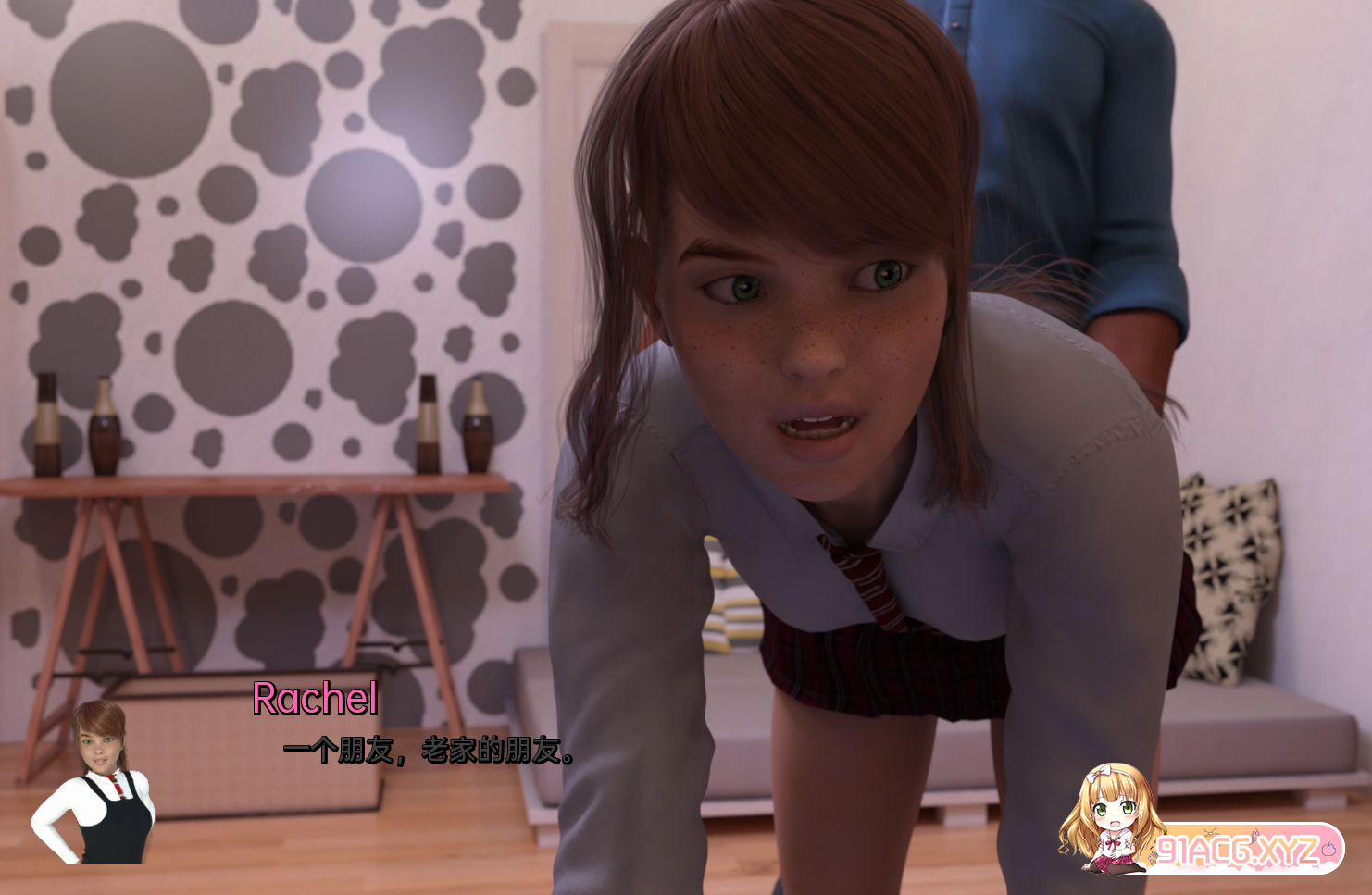Click the 91ACG.XYZ watermark badge
Image resolution: width=1372 pixels, height=895 pixels.
[1237, 849]
